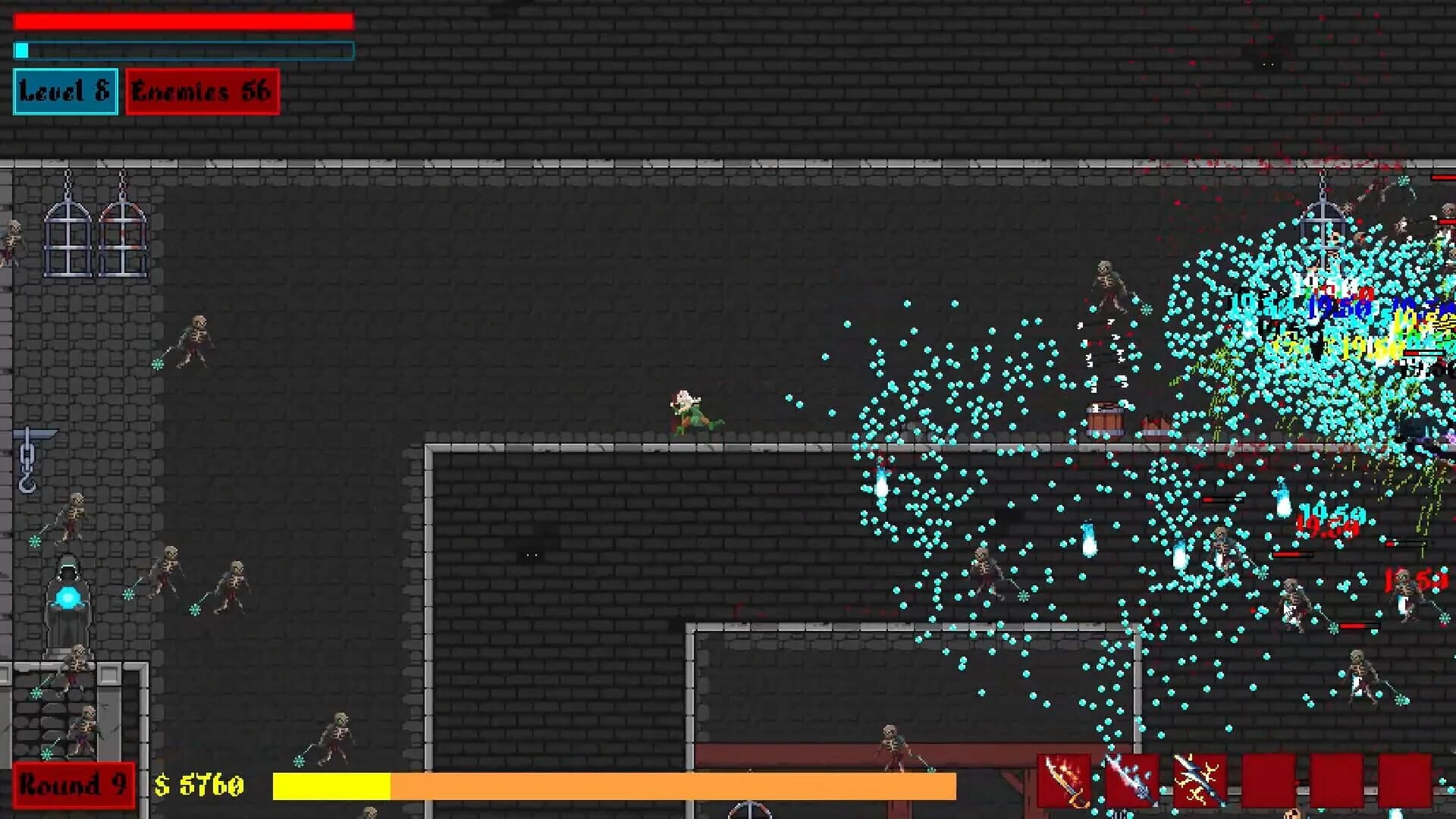This screenshot has width=1456, height=819.
Task: Click the glowing blue orb pedestal
Action: (67, 599)
